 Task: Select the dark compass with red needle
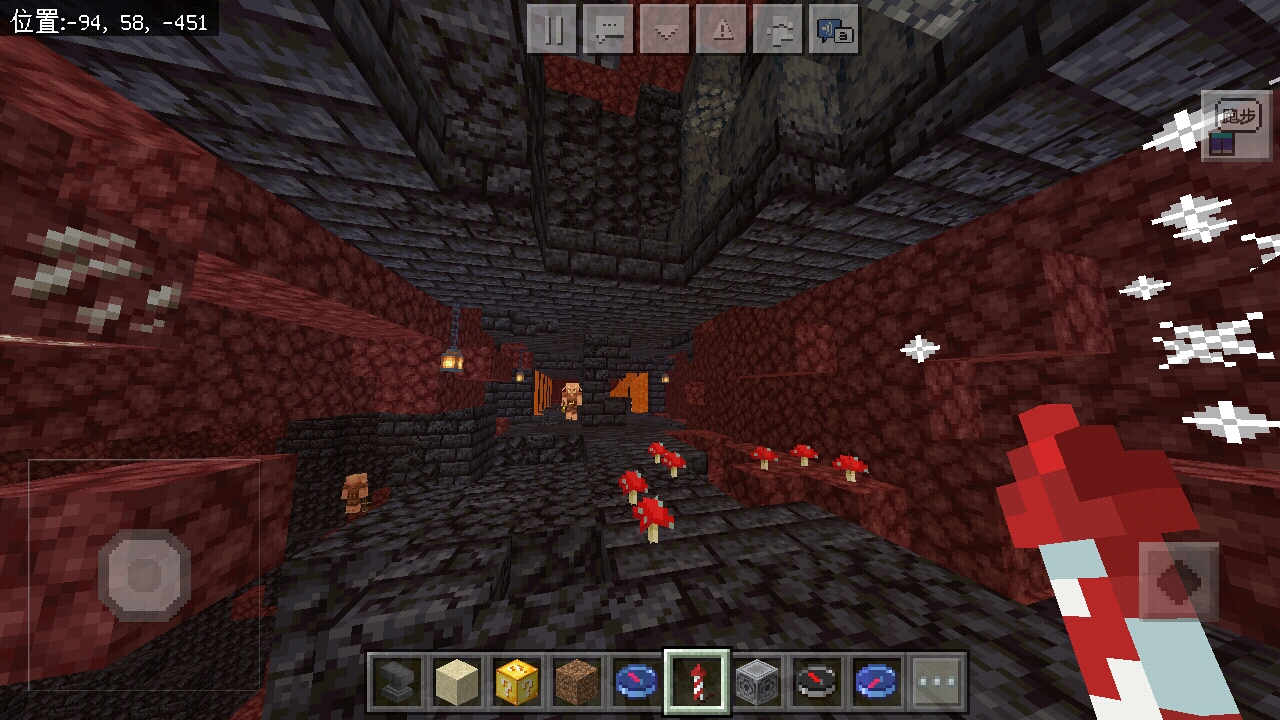[x=816, y=683]
